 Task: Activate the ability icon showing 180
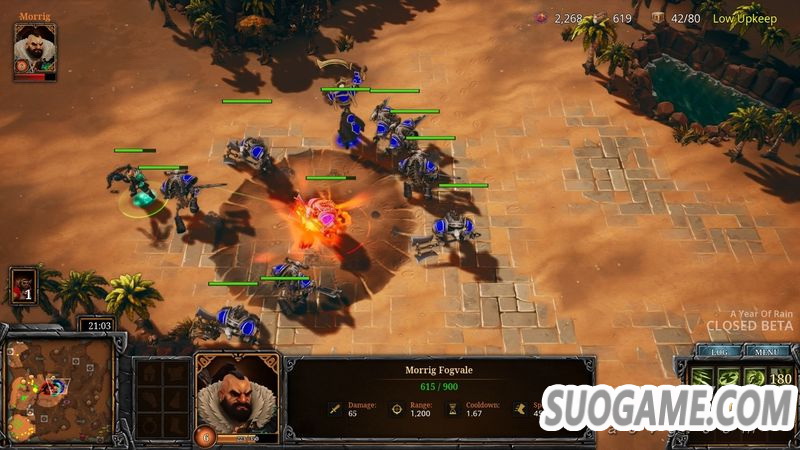tap(779, 379)
